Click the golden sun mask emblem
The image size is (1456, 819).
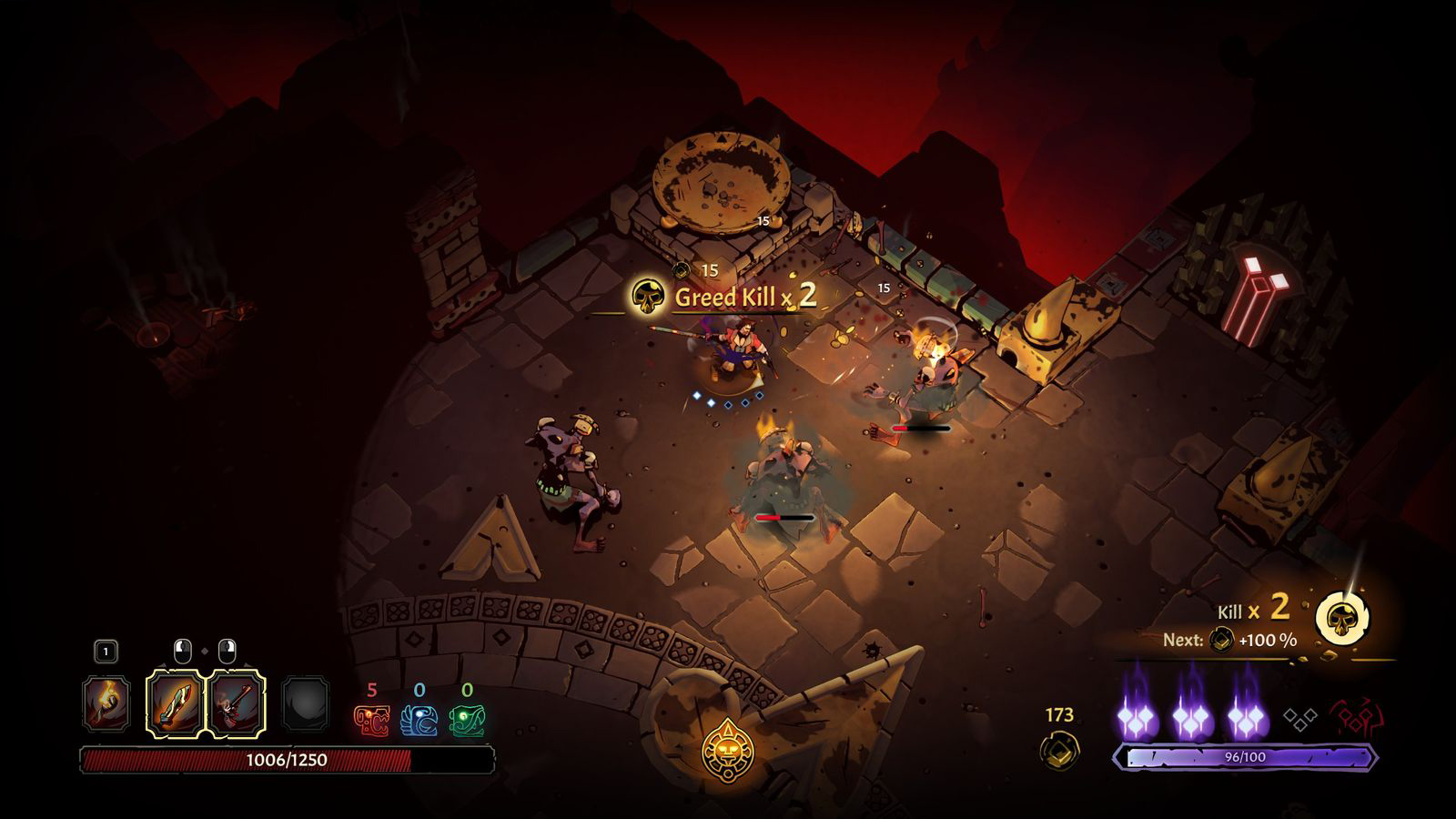click(x=728, y=751)
